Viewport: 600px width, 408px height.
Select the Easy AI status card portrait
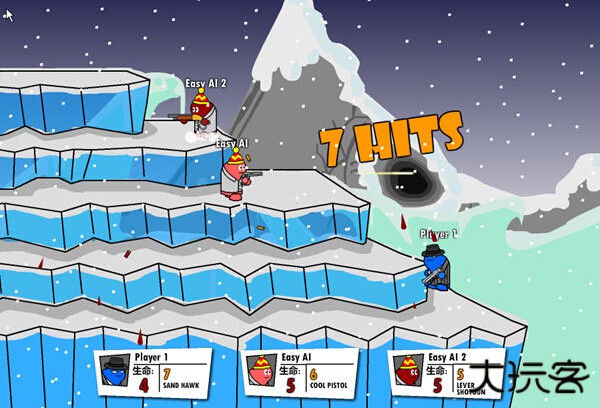pos(262,372)
